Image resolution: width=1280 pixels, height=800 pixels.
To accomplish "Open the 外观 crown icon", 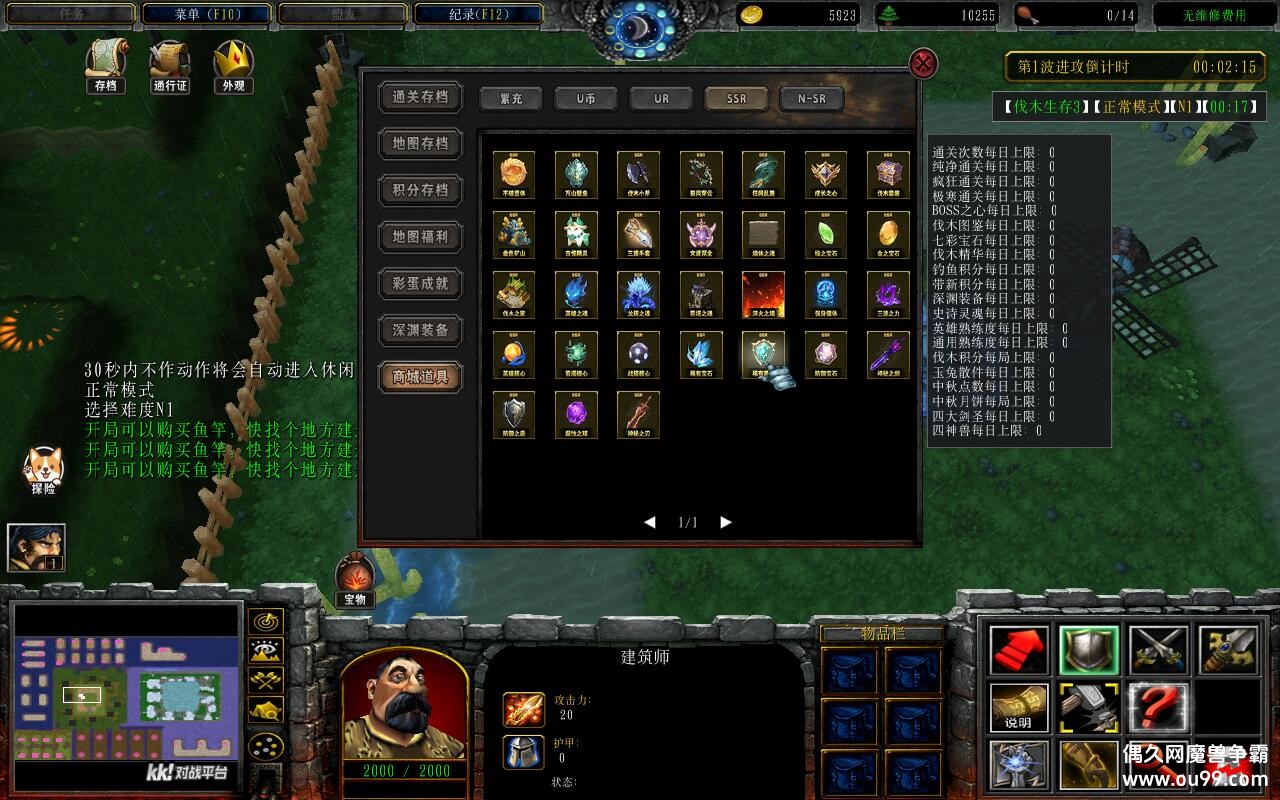I will 233,66.
